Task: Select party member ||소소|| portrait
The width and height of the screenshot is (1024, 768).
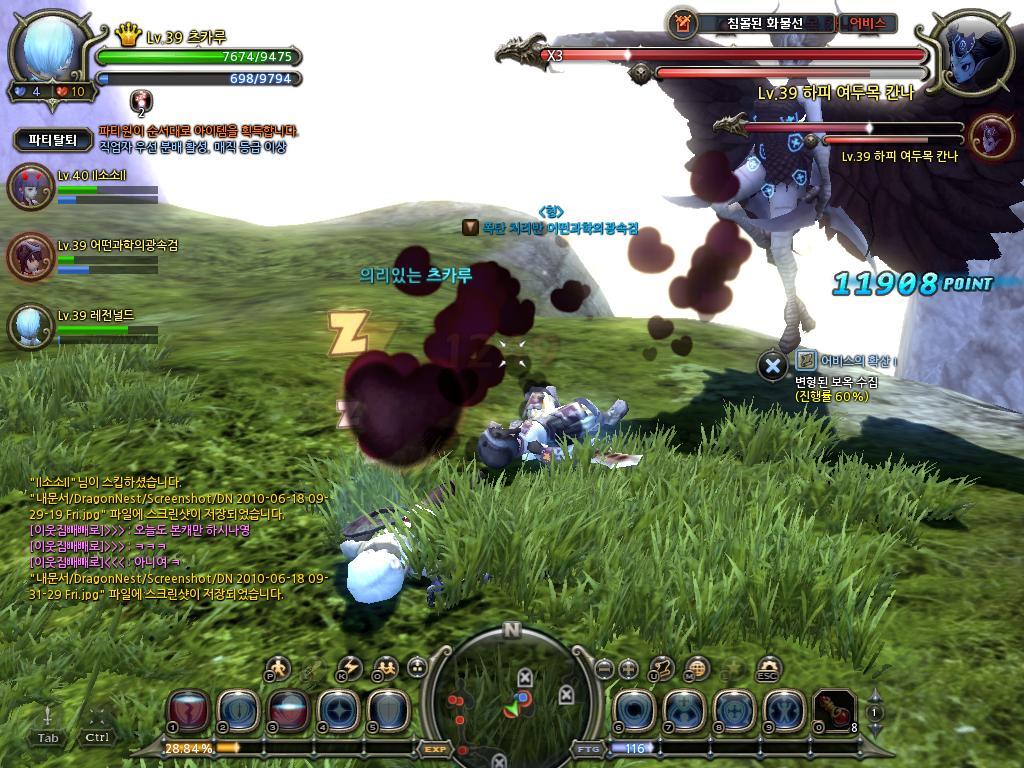Action: point(30,187)
